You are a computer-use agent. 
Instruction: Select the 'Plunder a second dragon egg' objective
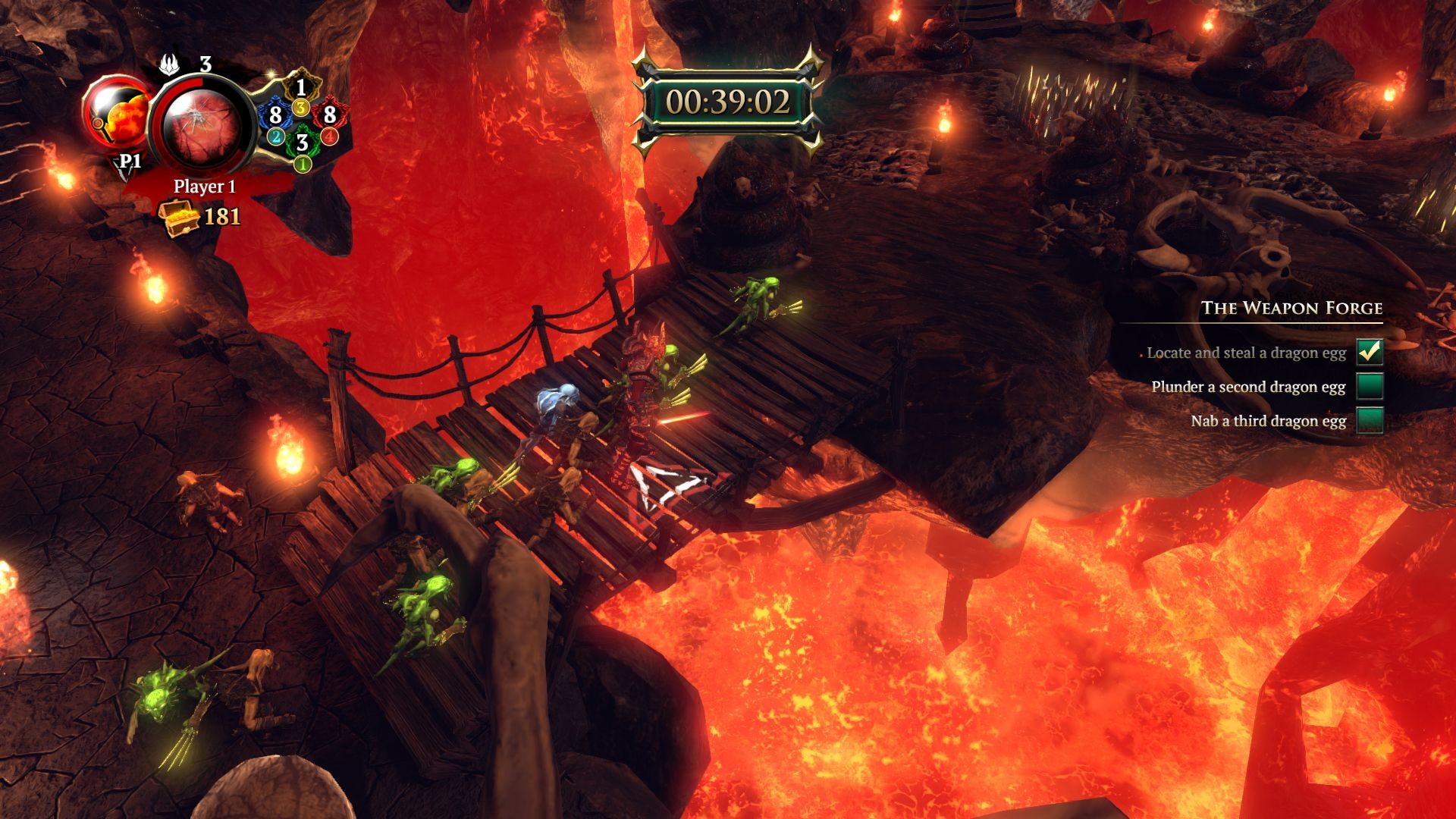click(1248, 387)
